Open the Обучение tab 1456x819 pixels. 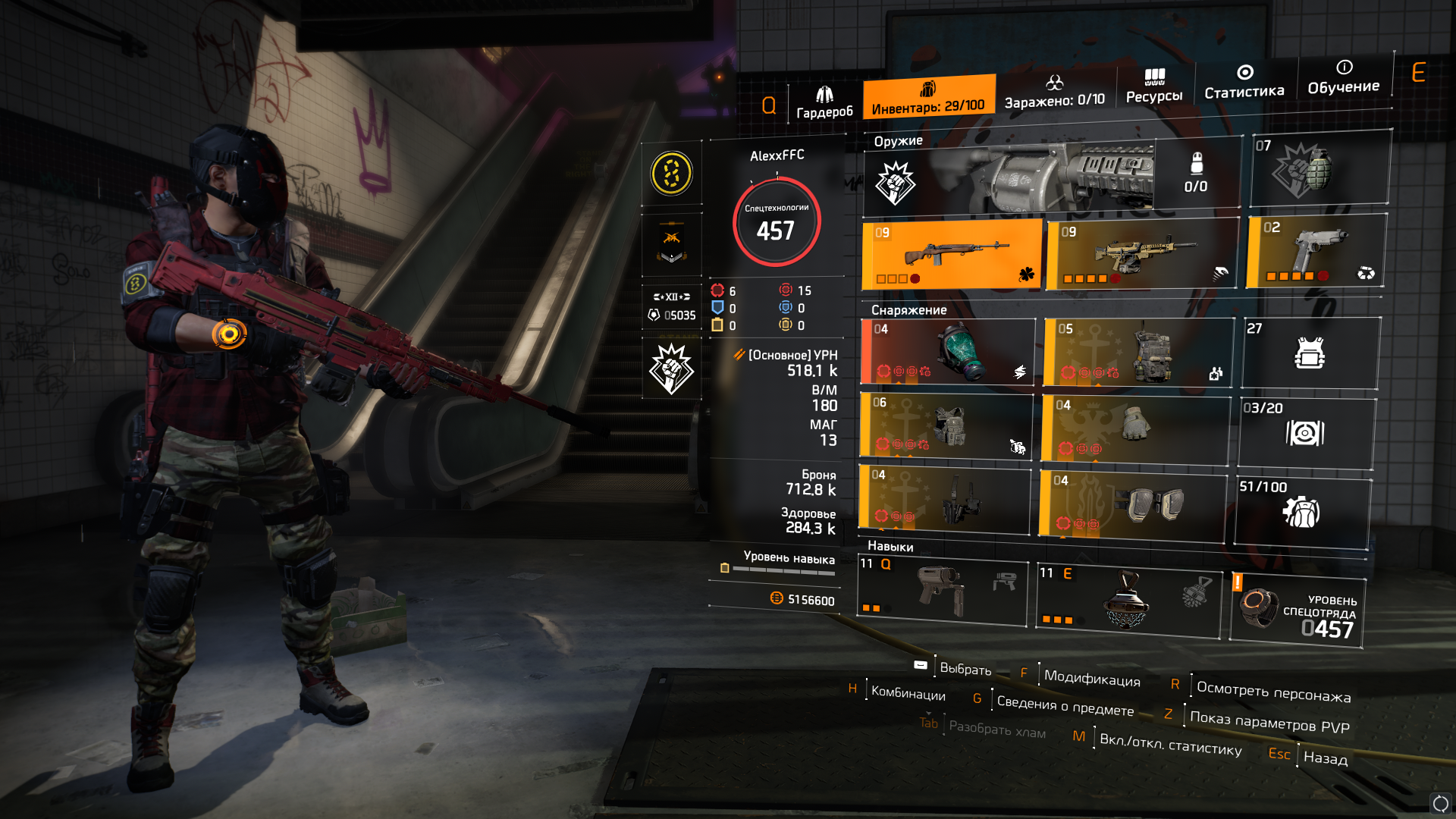tap(1343, 77)
